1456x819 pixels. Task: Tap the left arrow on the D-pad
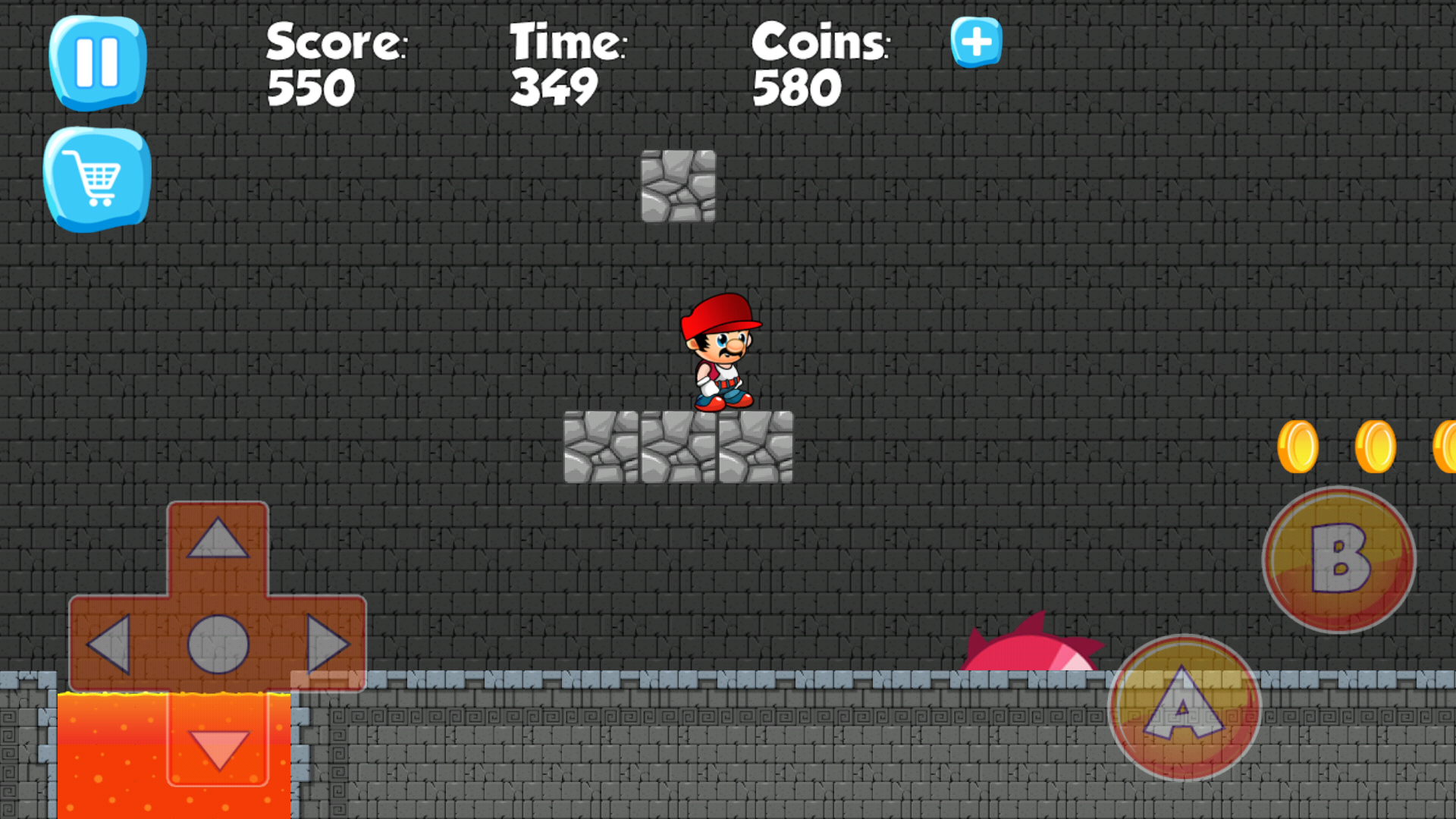114,645
